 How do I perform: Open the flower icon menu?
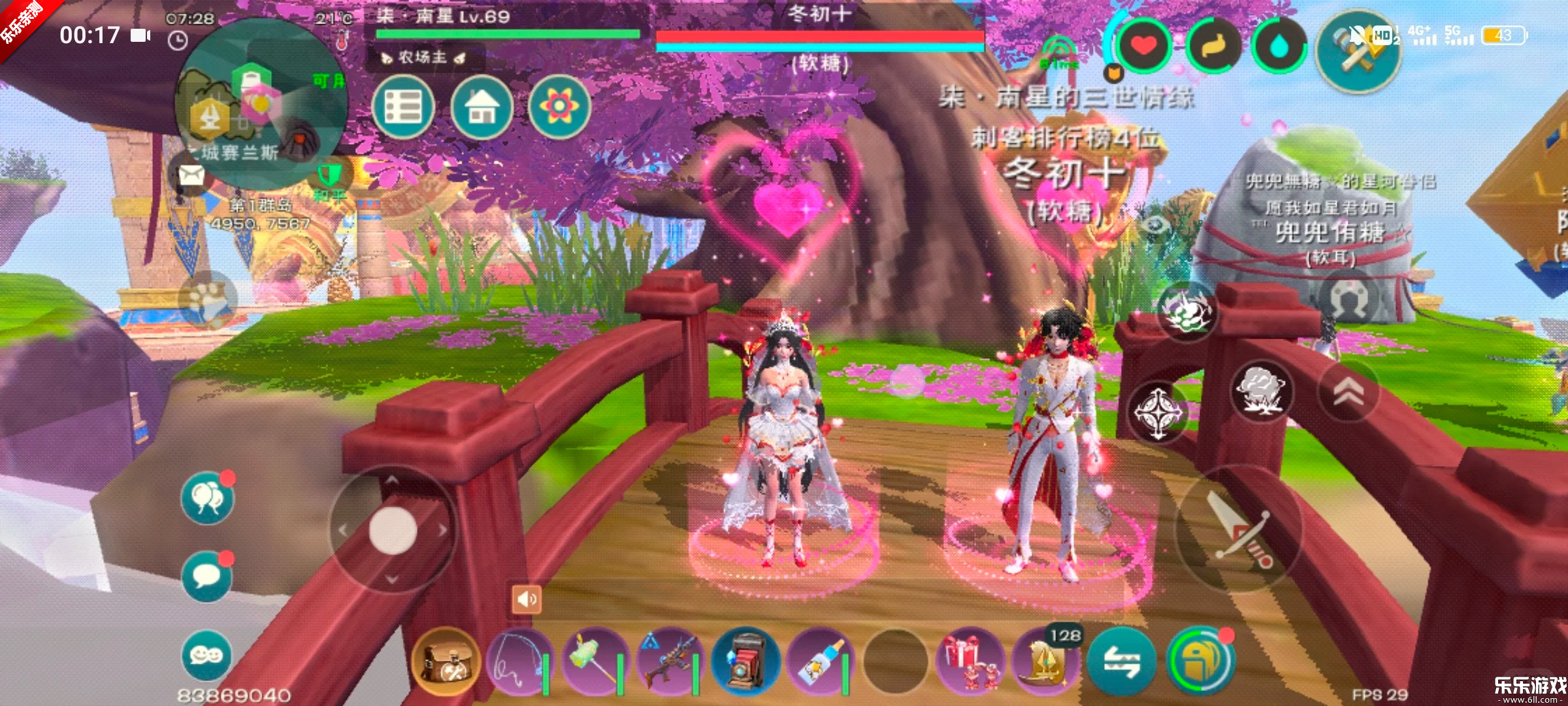[559, 107]
